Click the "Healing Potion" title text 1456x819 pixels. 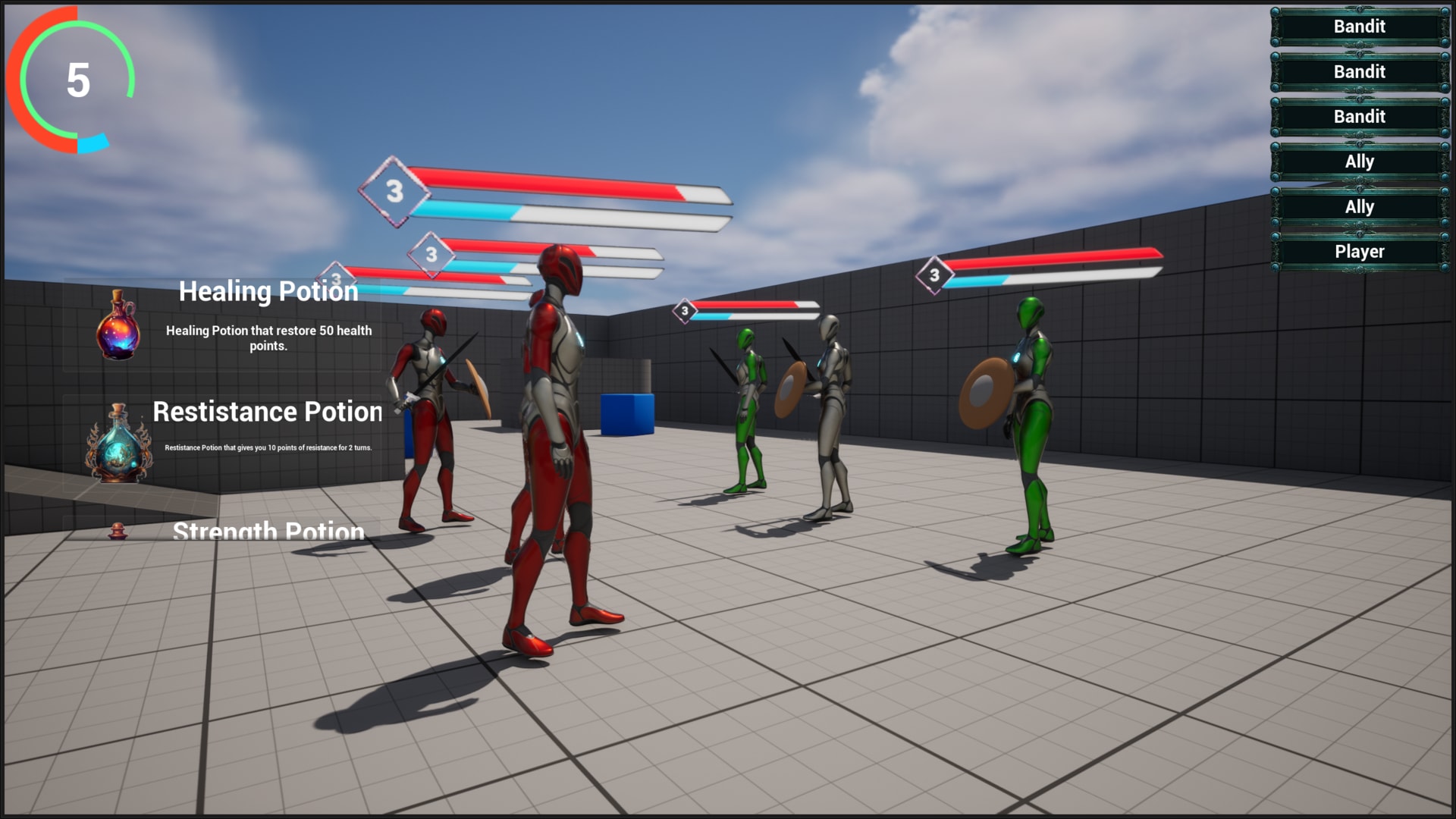coord(270,291)
